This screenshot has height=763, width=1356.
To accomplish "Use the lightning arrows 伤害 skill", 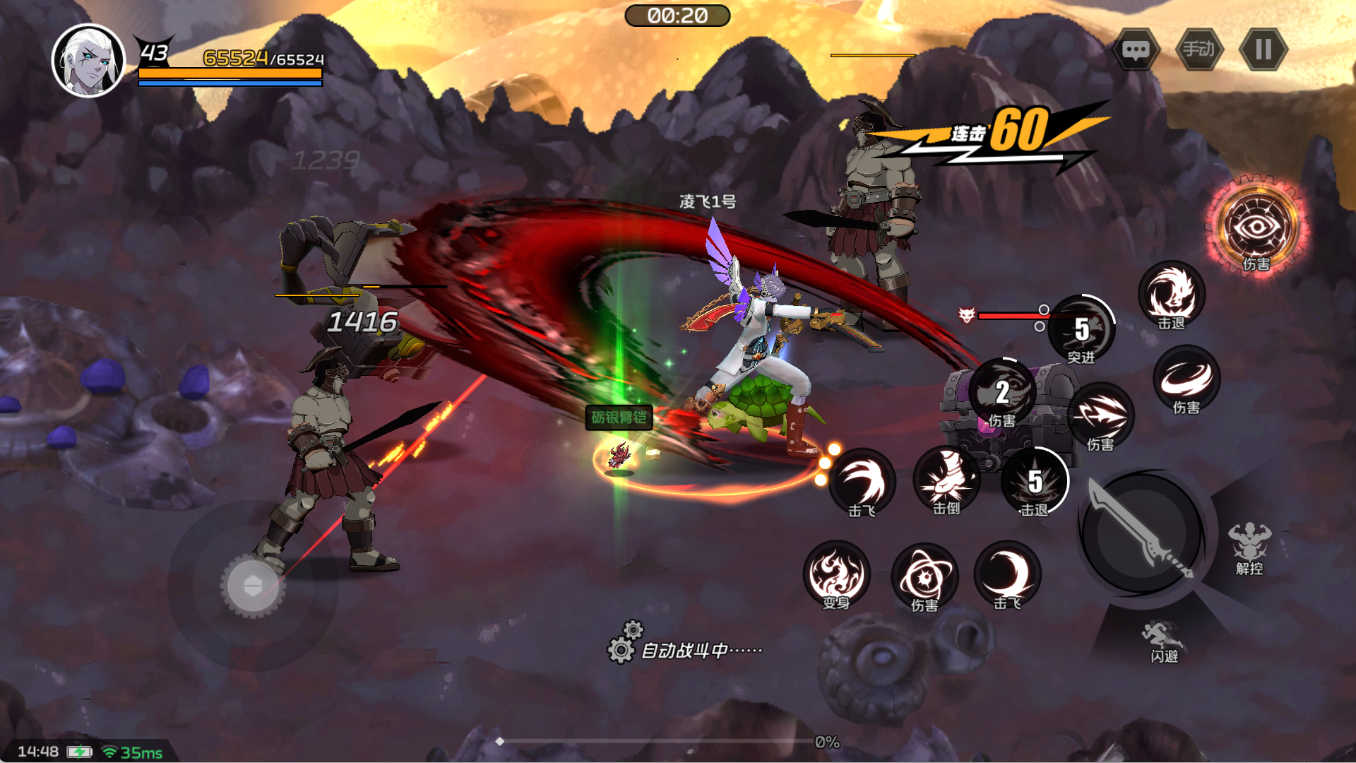I will pos(1100,414).
